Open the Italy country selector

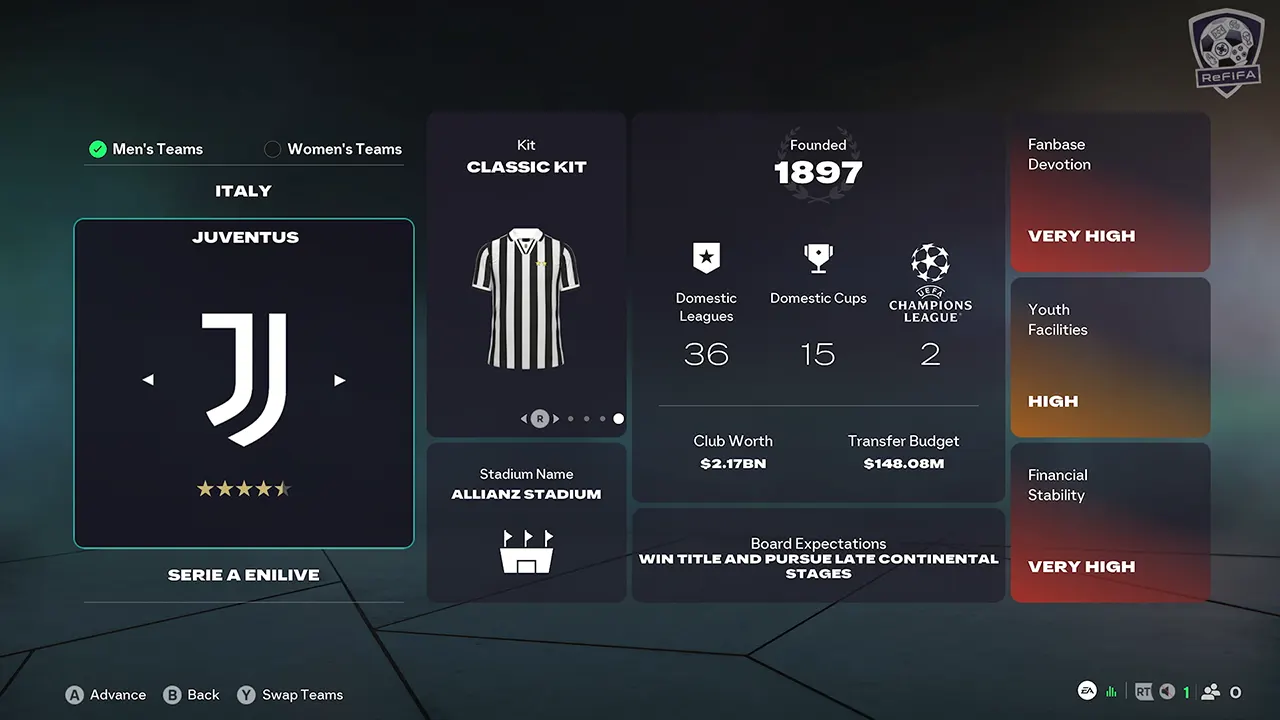pyautogui.click(x=243, y=191)
